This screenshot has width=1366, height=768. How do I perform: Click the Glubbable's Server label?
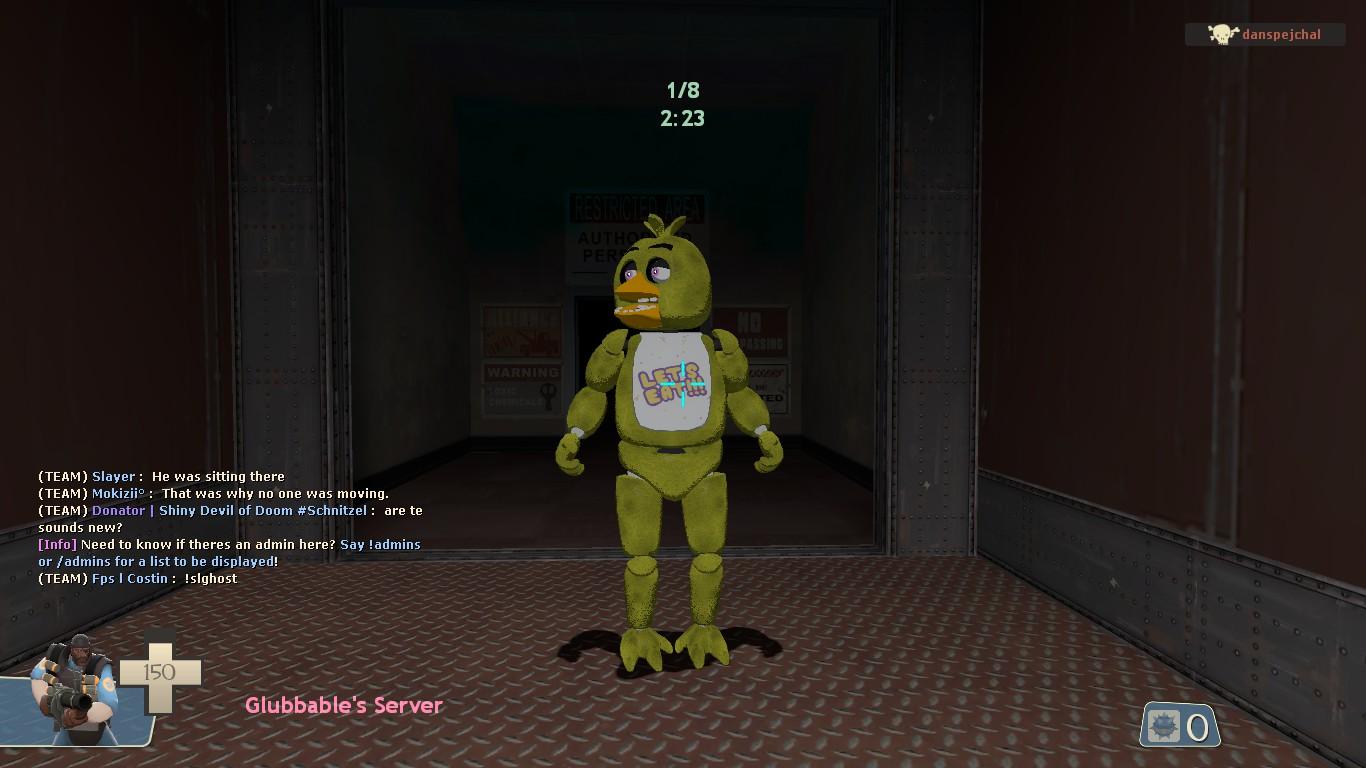pos(343,706)
